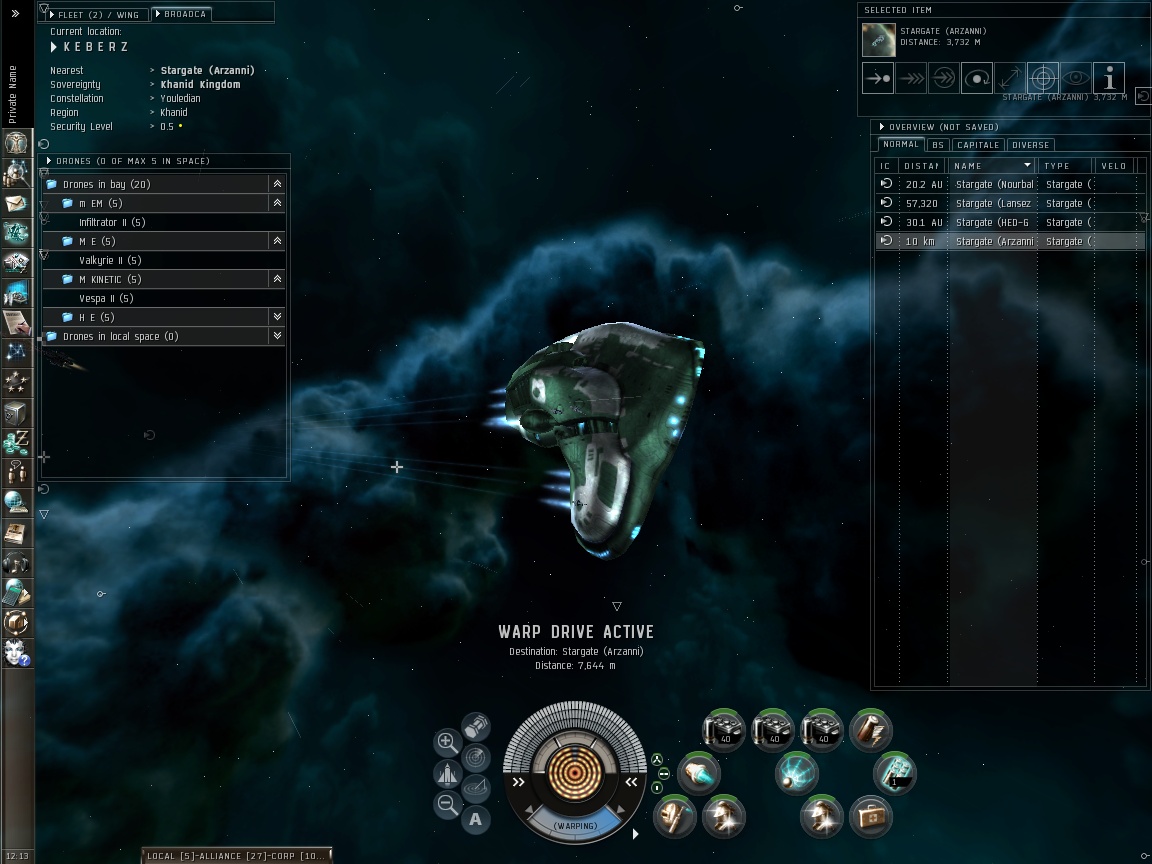The height and width of the screenshot is (864, 1152).
Task: Lock target on selected item
Action: point(1042,78)
